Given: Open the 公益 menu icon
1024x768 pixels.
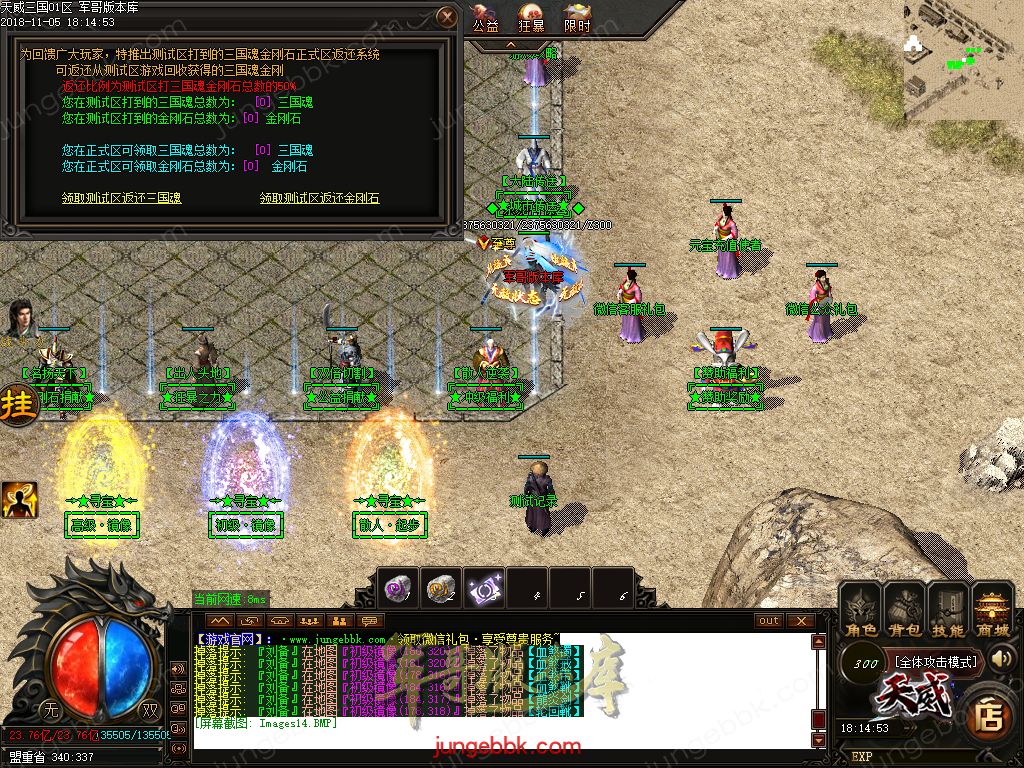Looking at the screenshot, I should [485, 17].
